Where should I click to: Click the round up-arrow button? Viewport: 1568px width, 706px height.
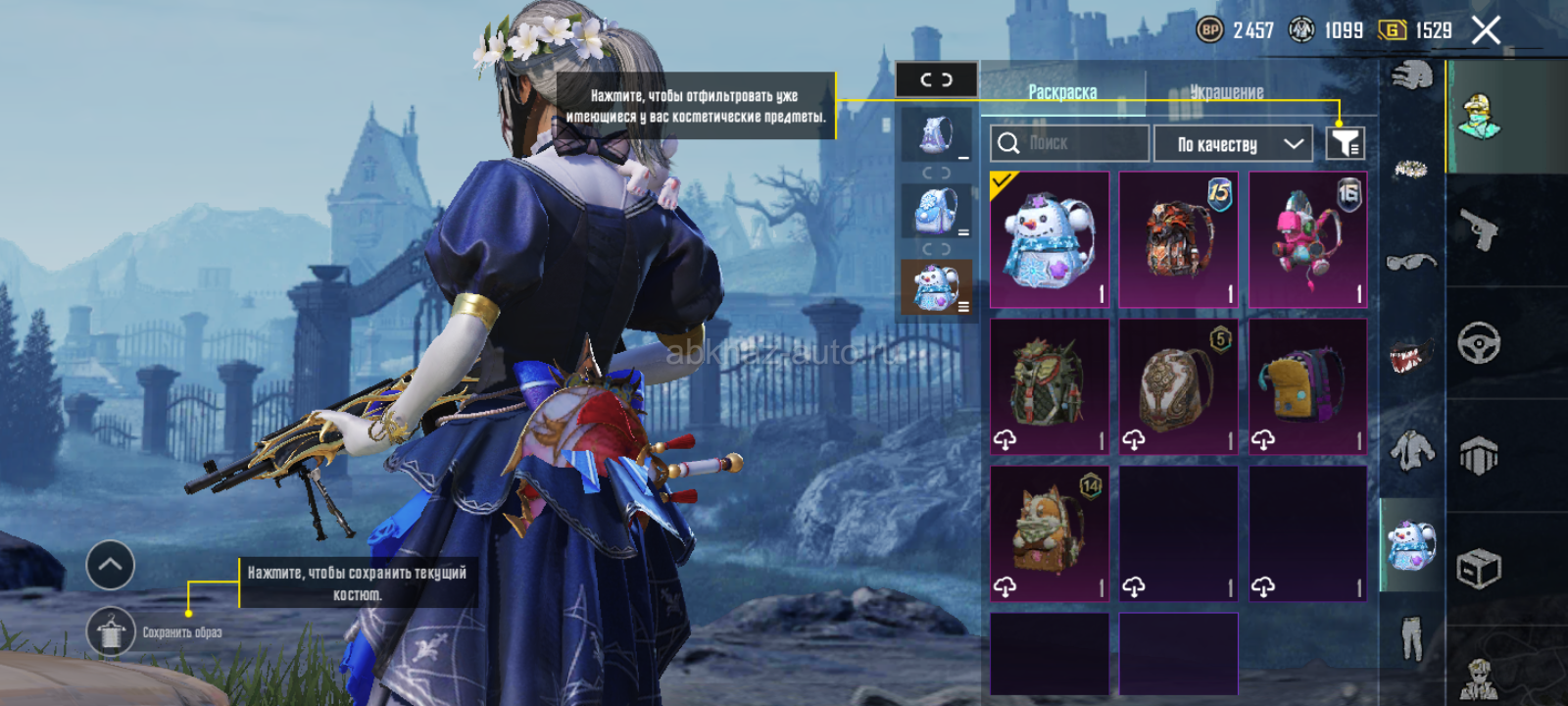pyautogui.click(x=111, y=565)
